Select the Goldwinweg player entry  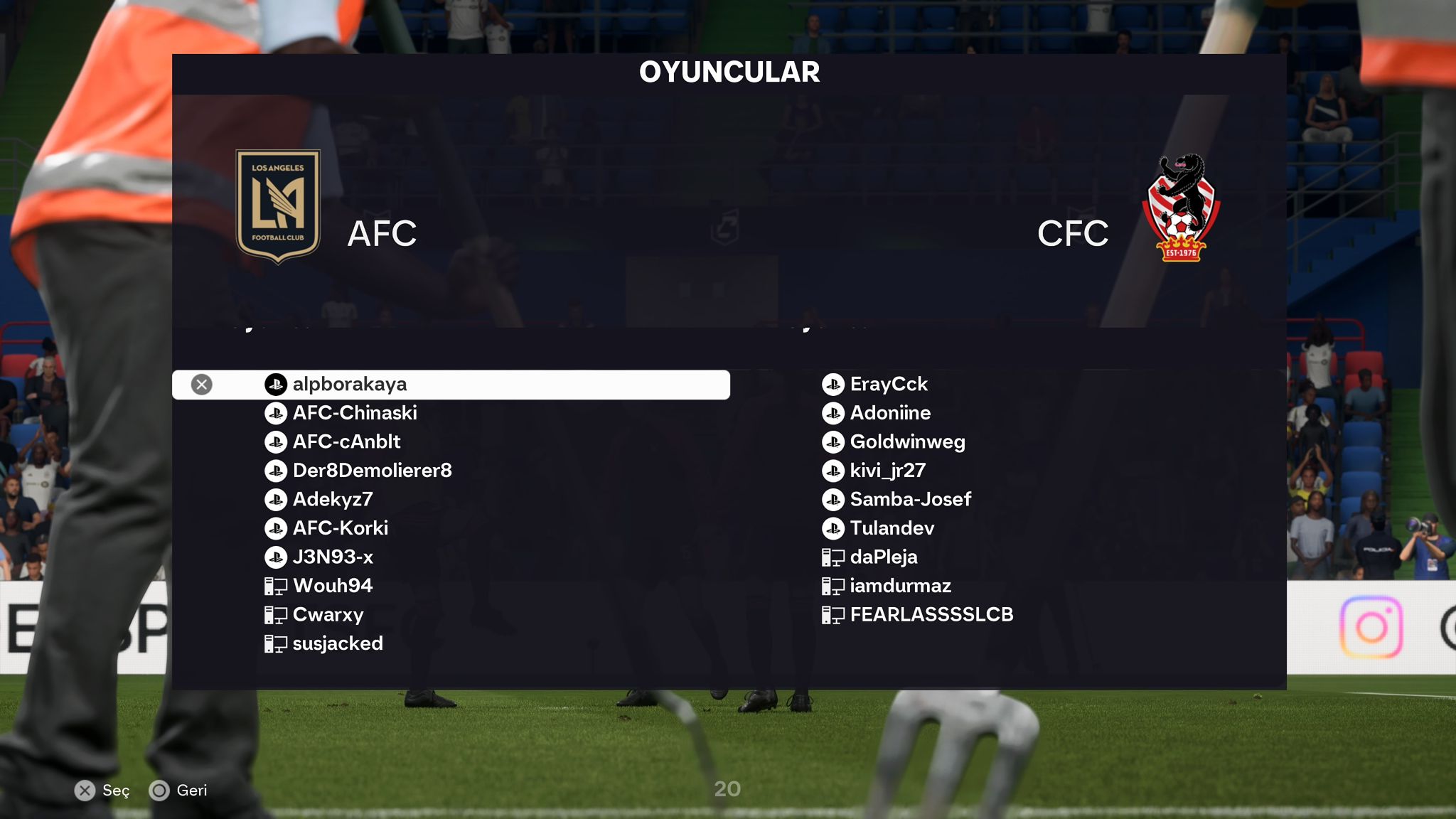pyautogui.click(x=907, y=442)
